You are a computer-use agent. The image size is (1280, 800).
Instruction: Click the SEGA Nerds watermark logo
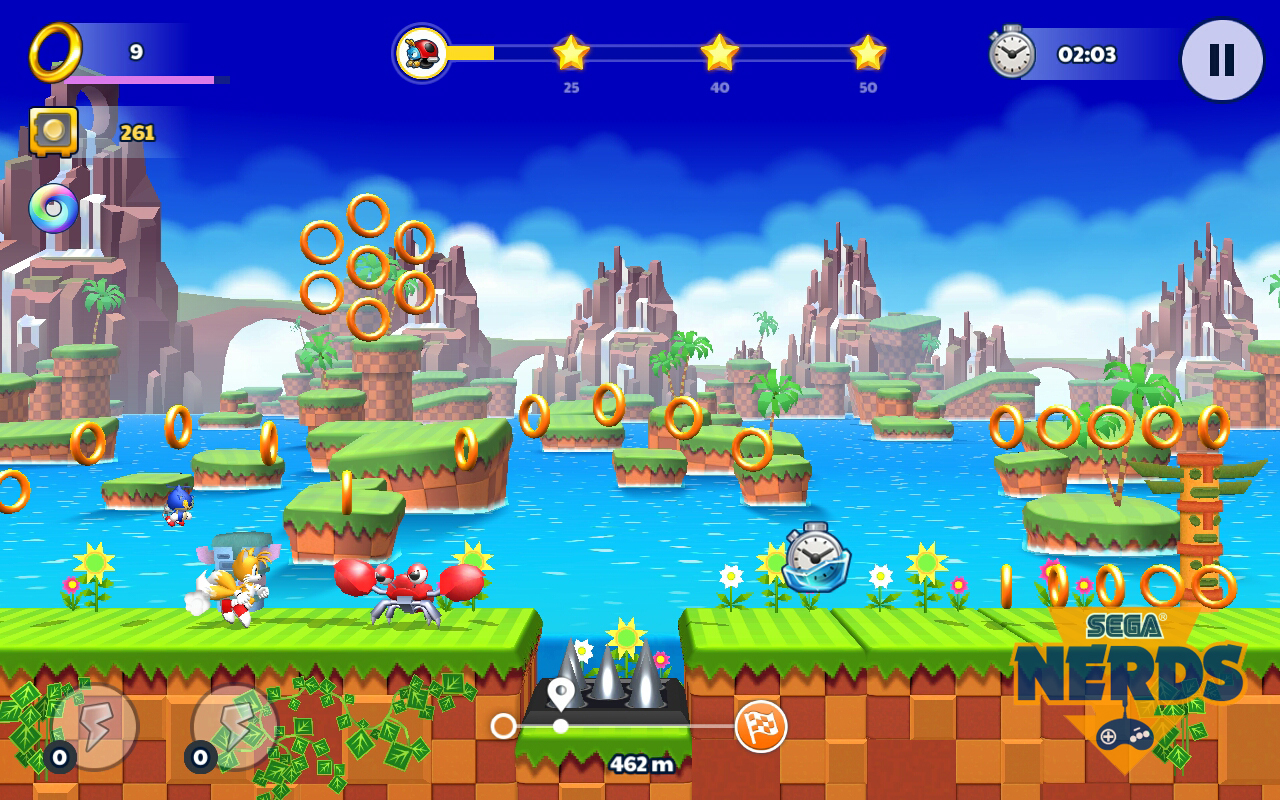(1130, 680)
